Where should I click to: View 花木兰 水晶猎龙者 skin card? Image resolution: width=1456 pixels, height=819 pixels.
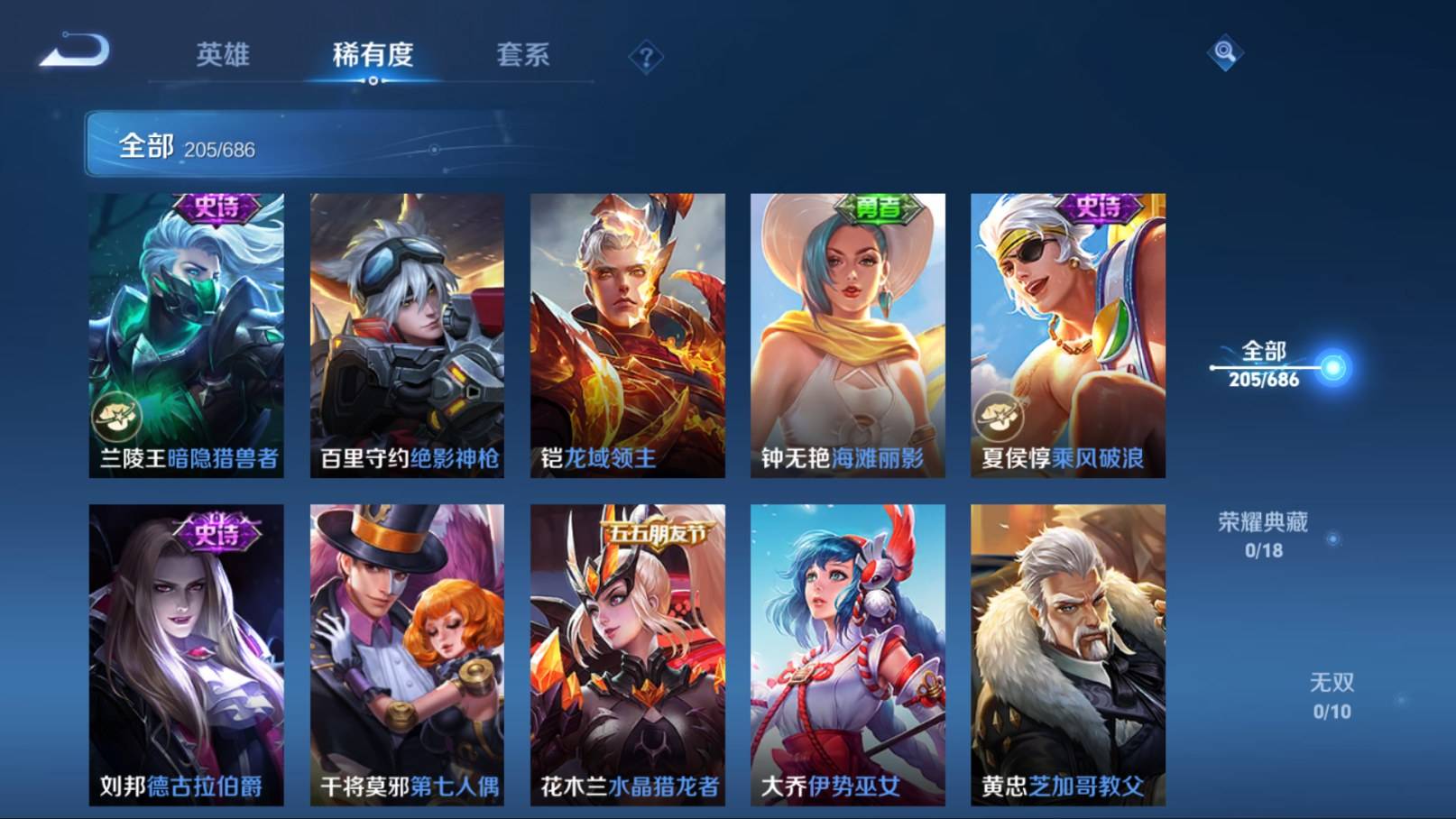tap(627, 654)
